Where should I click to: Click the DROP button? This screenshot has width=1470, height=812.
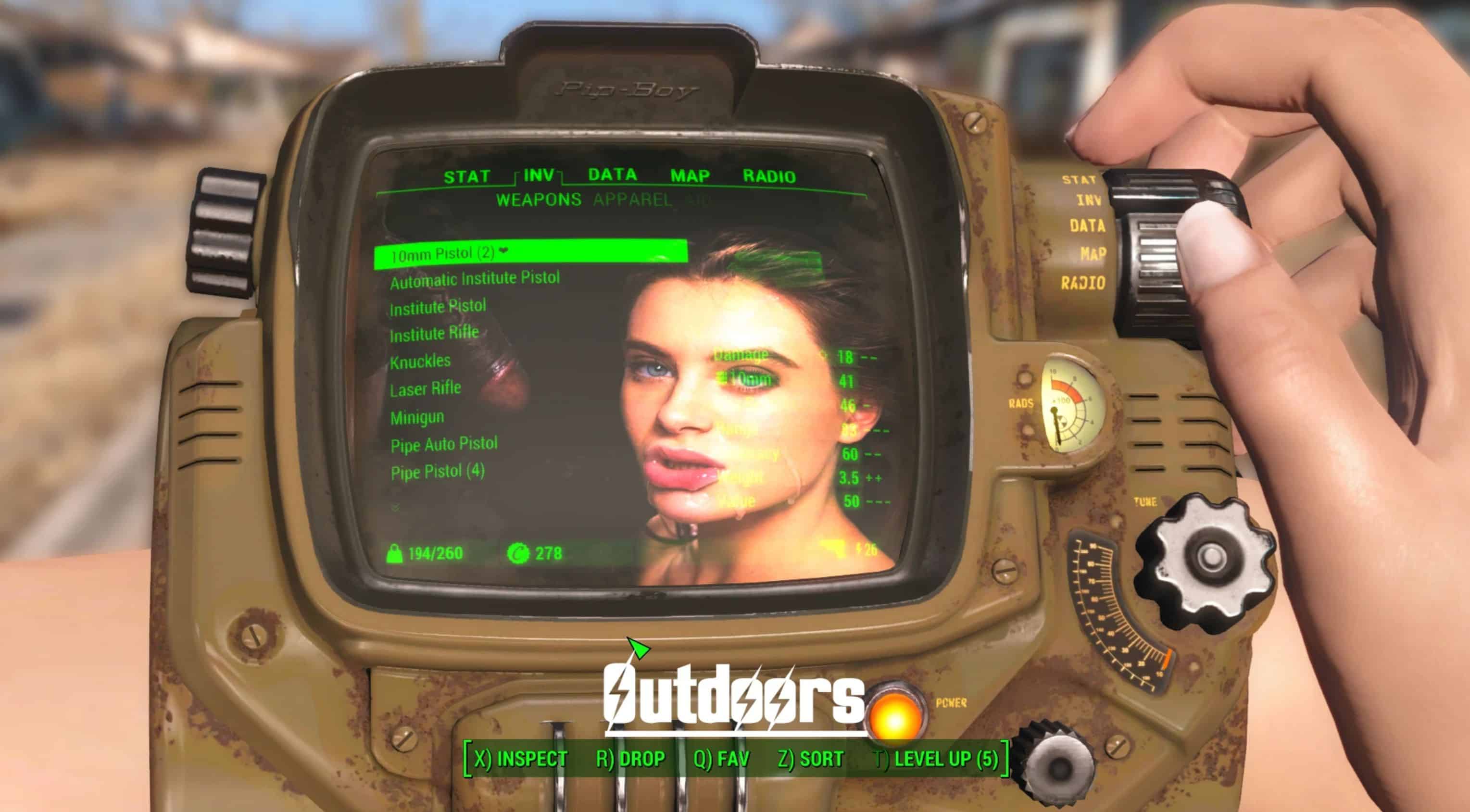coord(630,758)
